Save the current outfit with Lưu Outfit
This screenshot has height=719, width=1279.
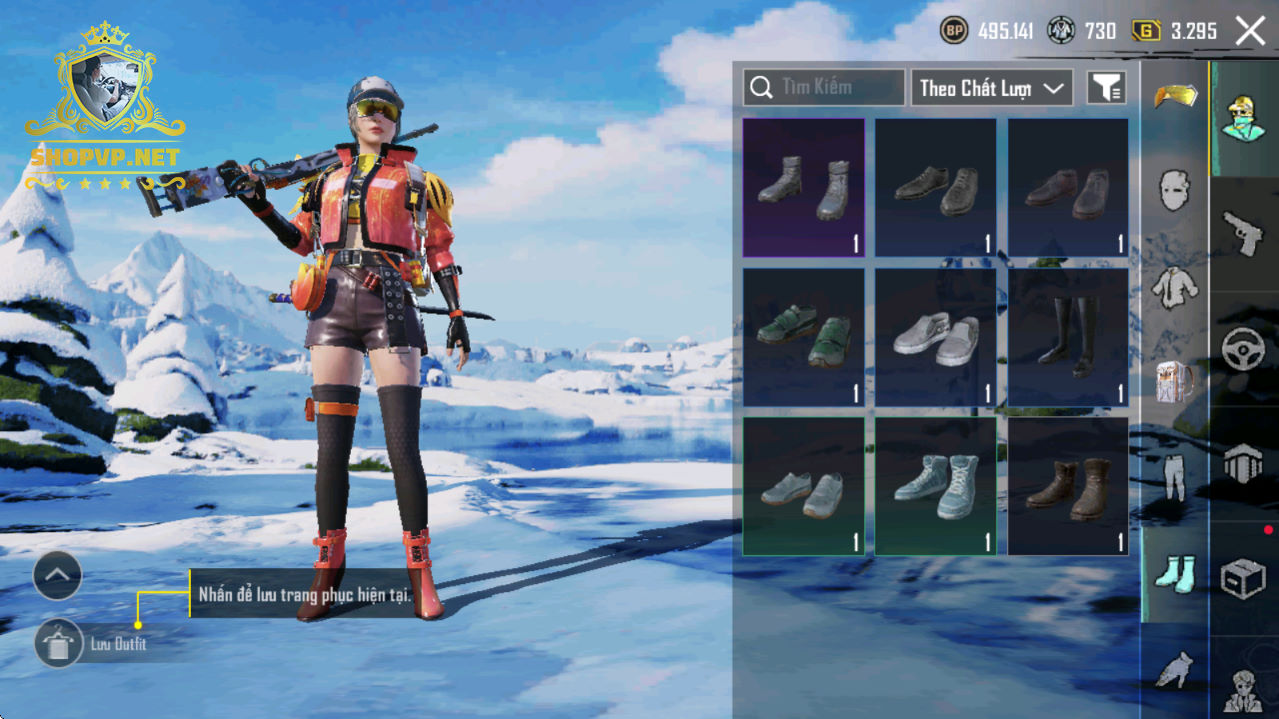point(59,644)
